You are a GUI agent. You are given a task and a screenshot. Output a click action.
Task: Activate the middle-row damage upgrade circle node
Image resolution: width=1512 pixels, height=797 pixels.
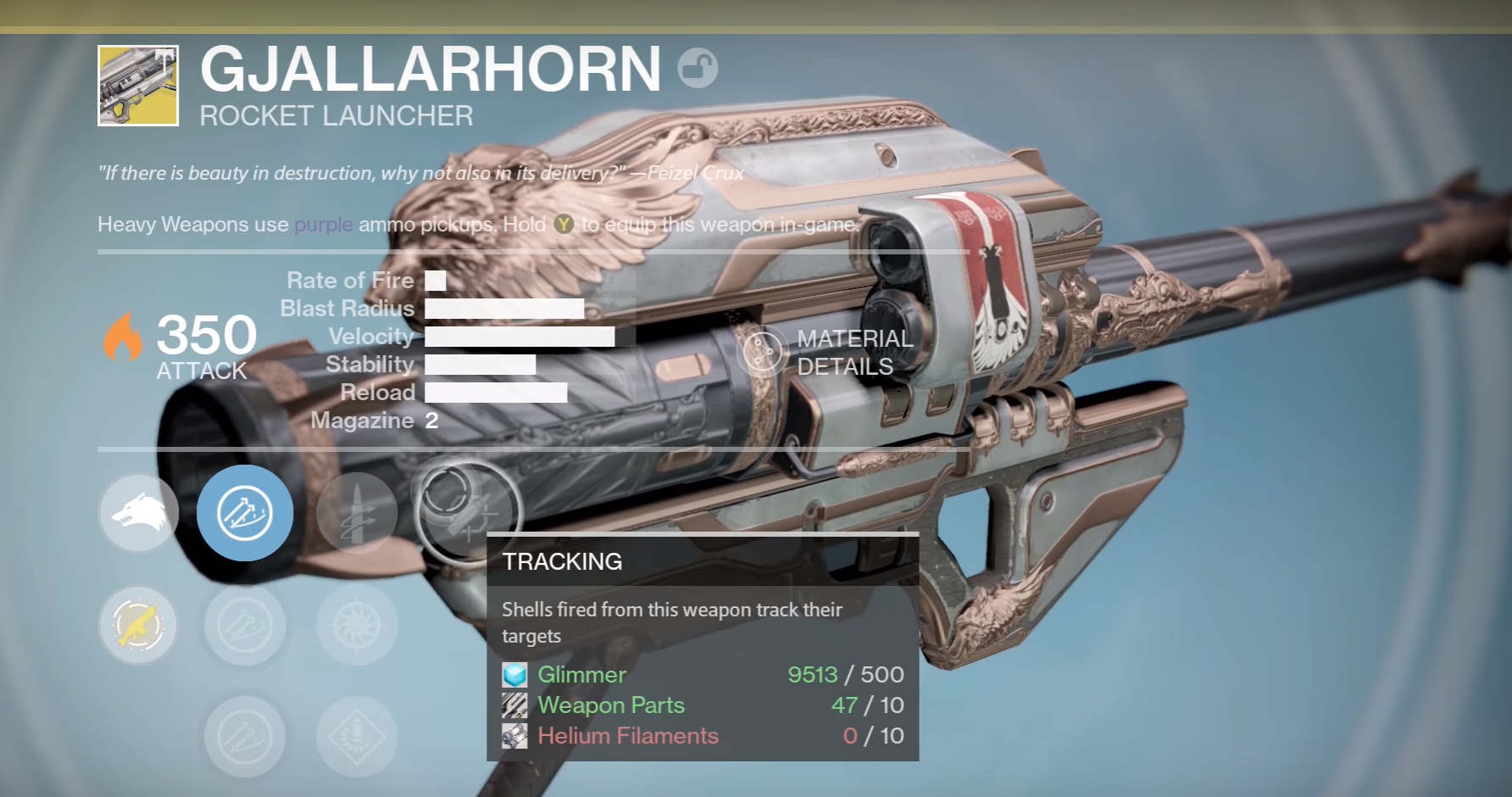point(245,625)
